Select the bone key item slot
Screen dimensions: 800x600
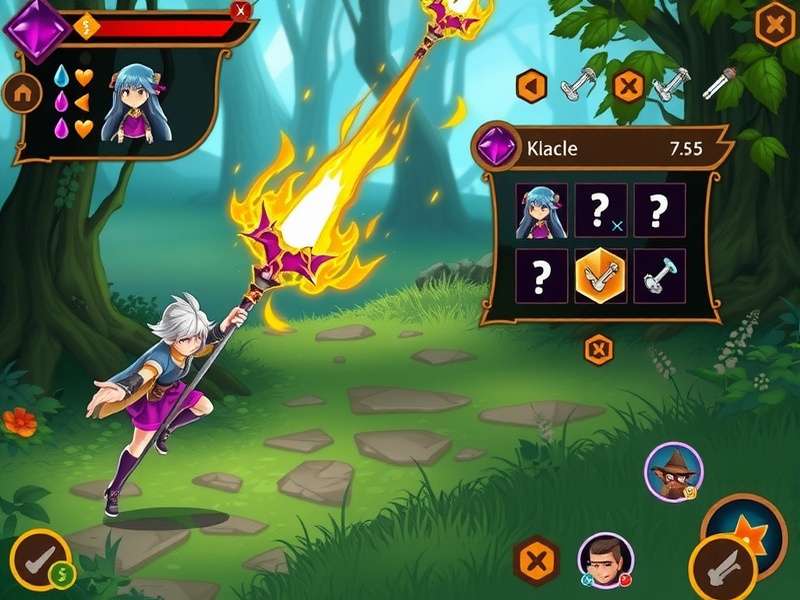tap(659, 275)
